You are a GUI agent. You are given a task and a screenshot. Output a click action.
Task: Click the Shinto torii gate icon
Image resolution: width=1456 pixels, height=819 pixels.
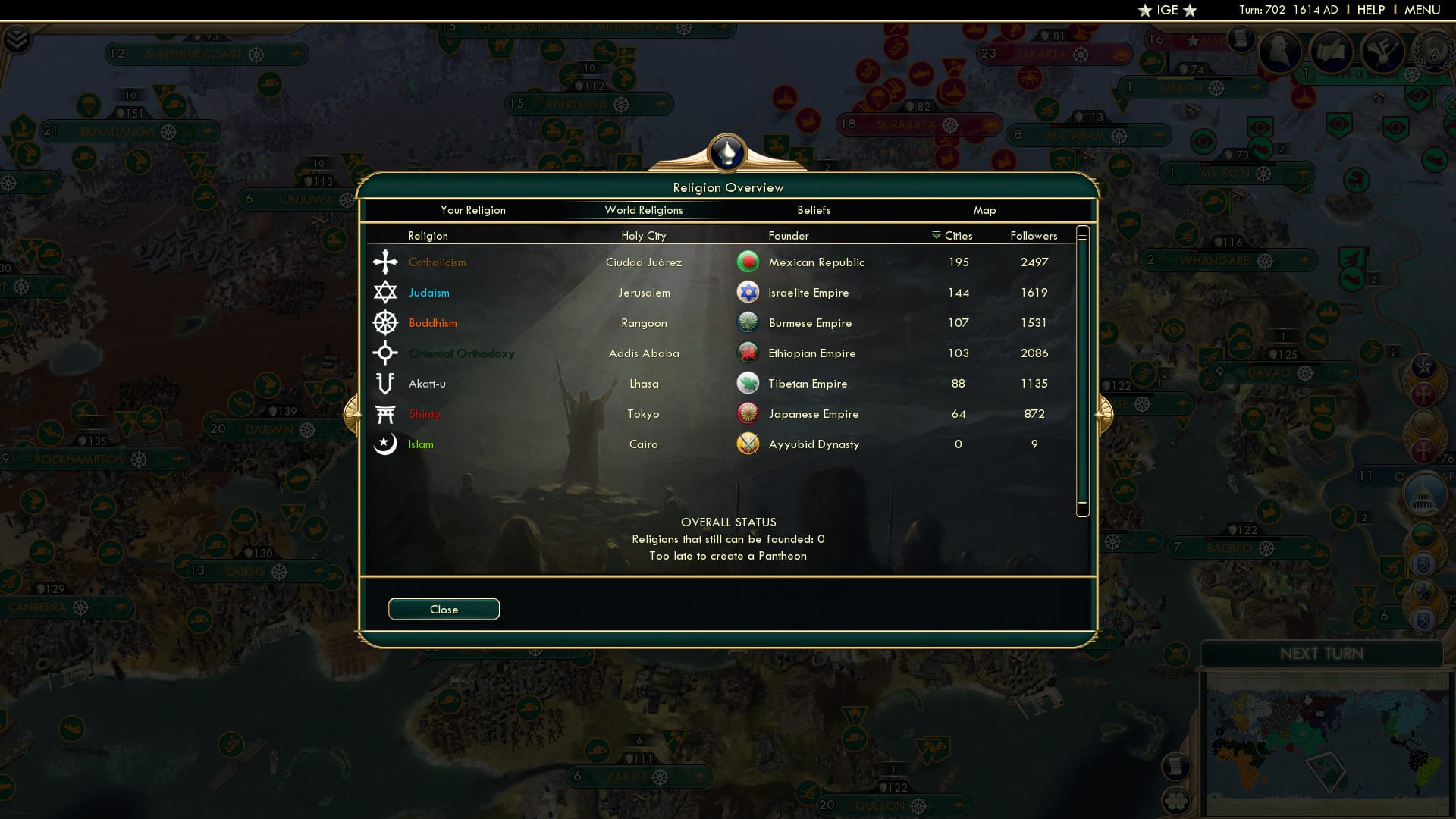(x=386, y=413)
